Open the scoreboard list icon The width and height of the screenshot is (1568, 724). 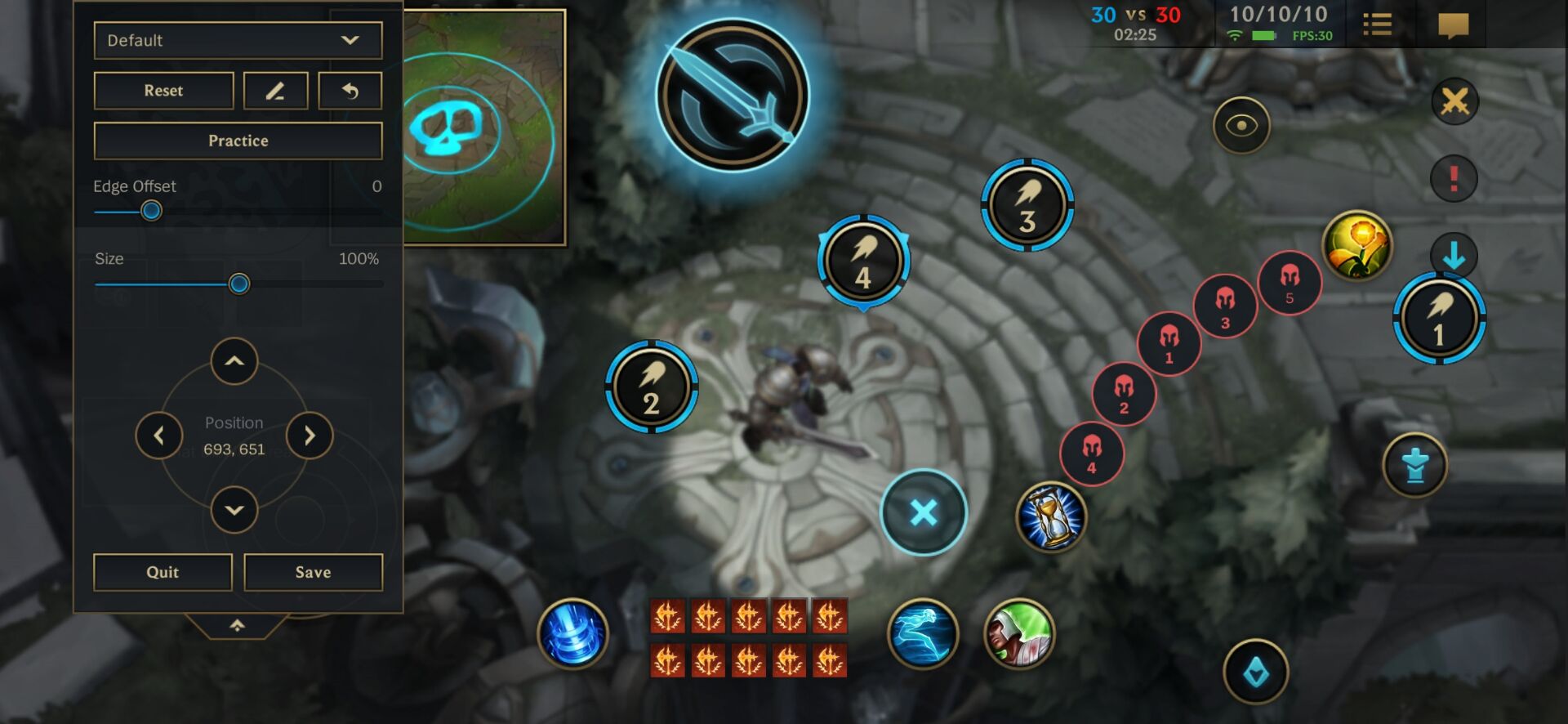[x=1377, y=25]
